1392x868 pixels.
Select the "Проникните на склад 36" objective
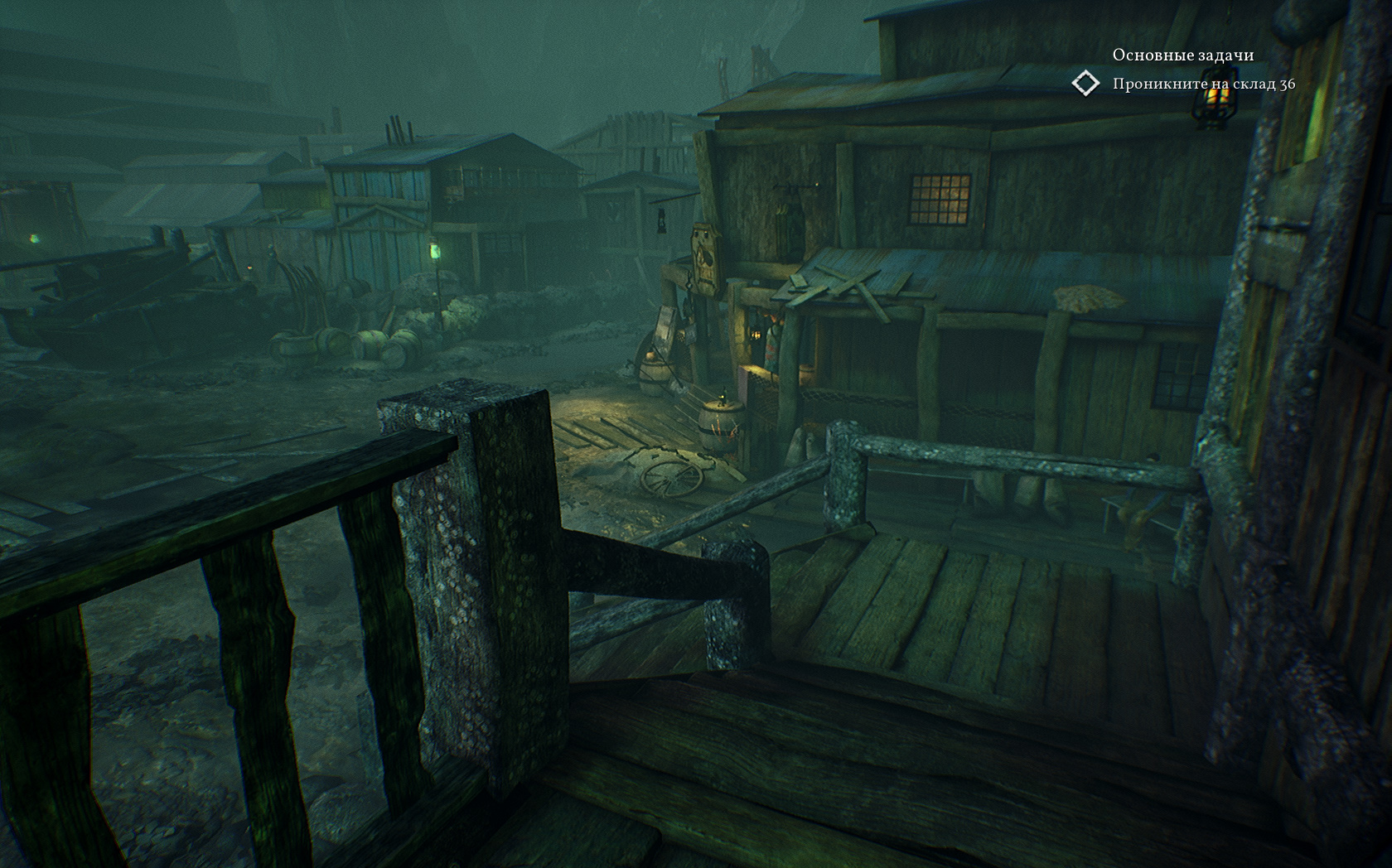pos(1203,84)
